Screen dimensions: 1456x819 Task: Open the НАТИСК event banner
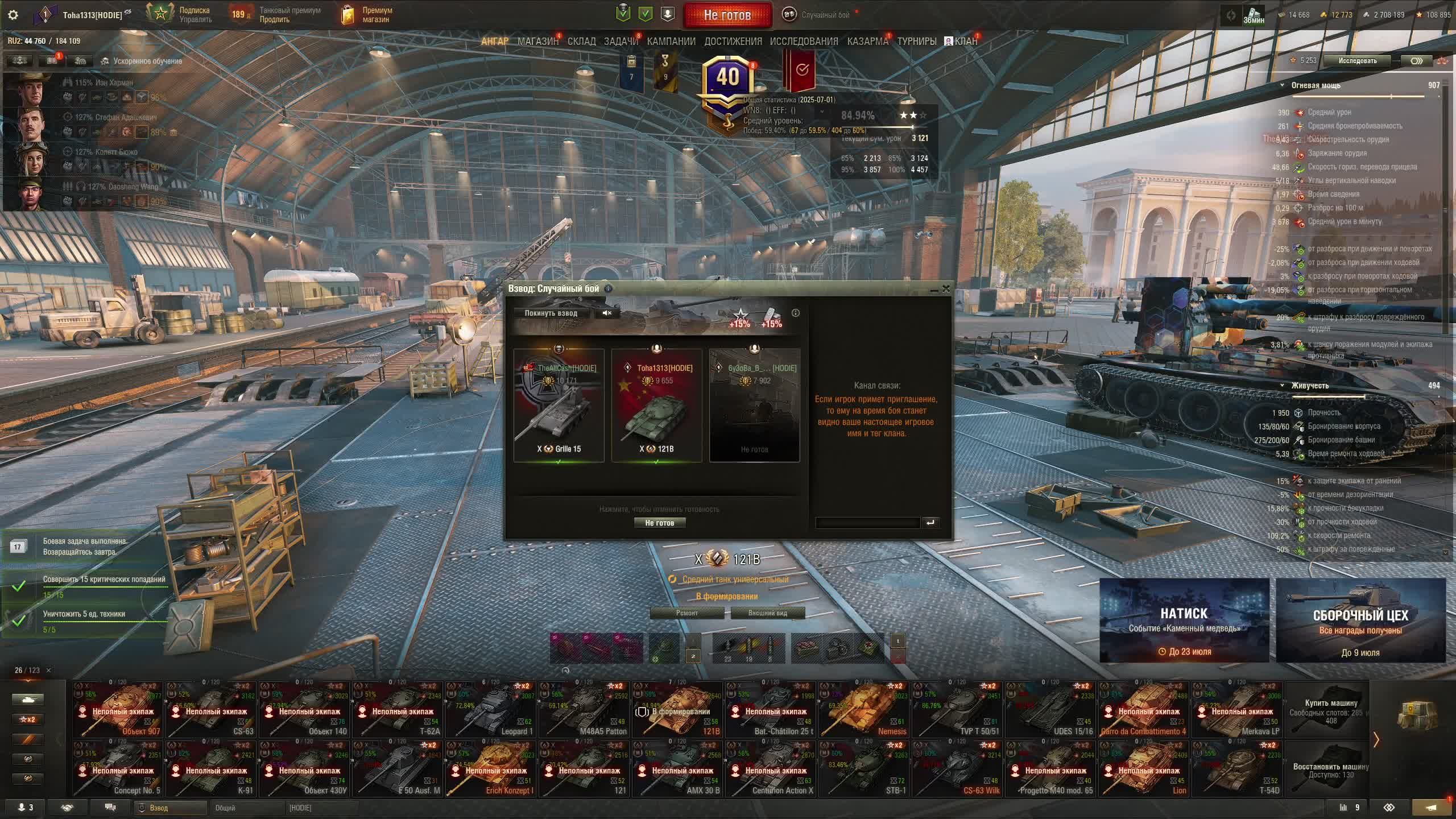[x=1184, y=620]
